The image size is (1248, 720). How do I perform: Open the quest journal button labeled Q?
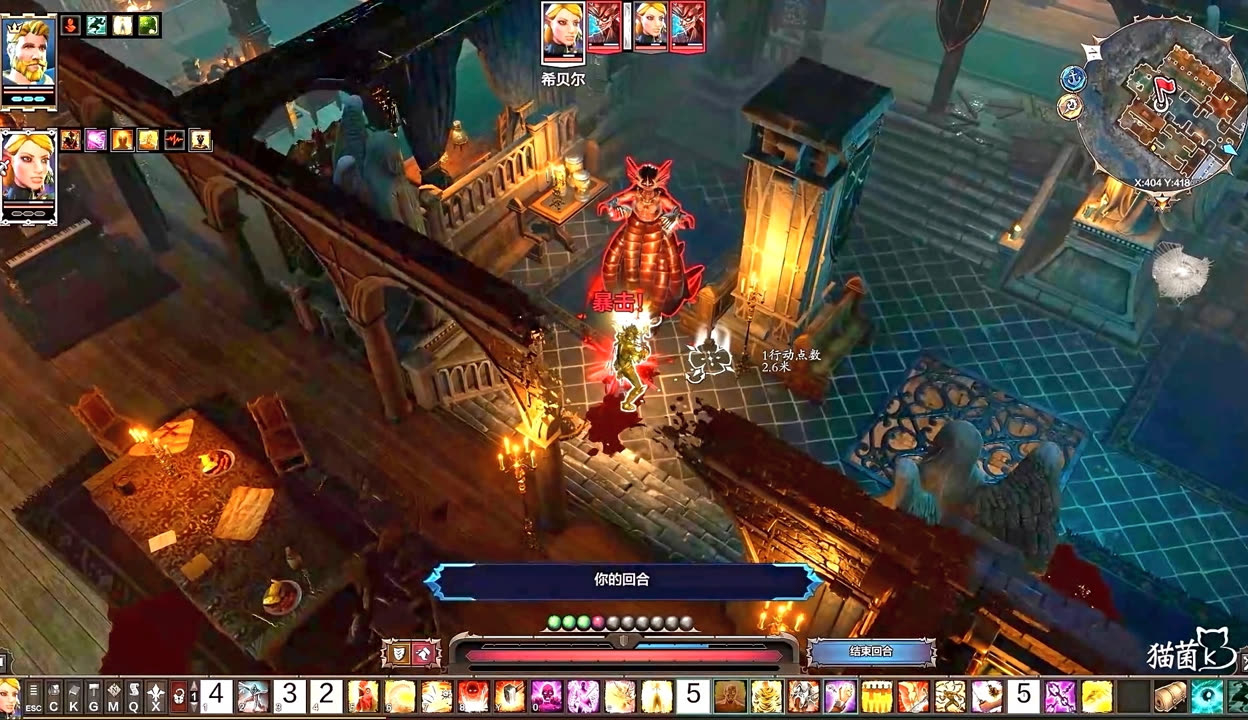point(134,696)
